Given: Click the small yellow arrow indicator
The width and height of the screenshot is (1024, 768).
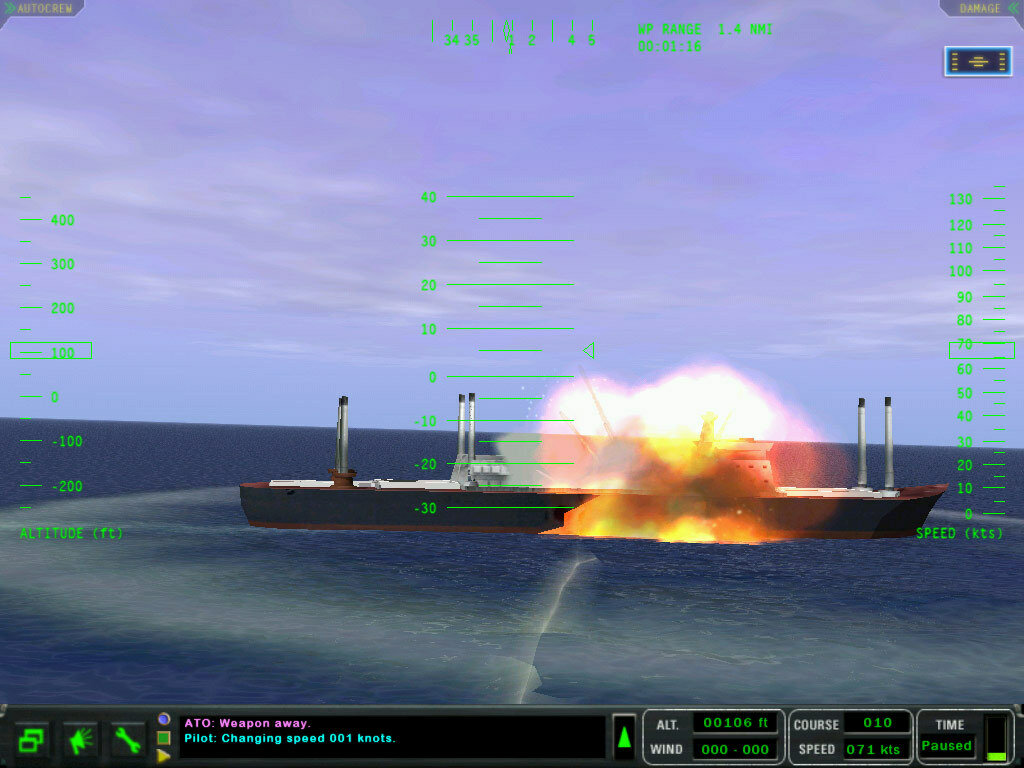Looking at the screenshot, I should [163, 756].
